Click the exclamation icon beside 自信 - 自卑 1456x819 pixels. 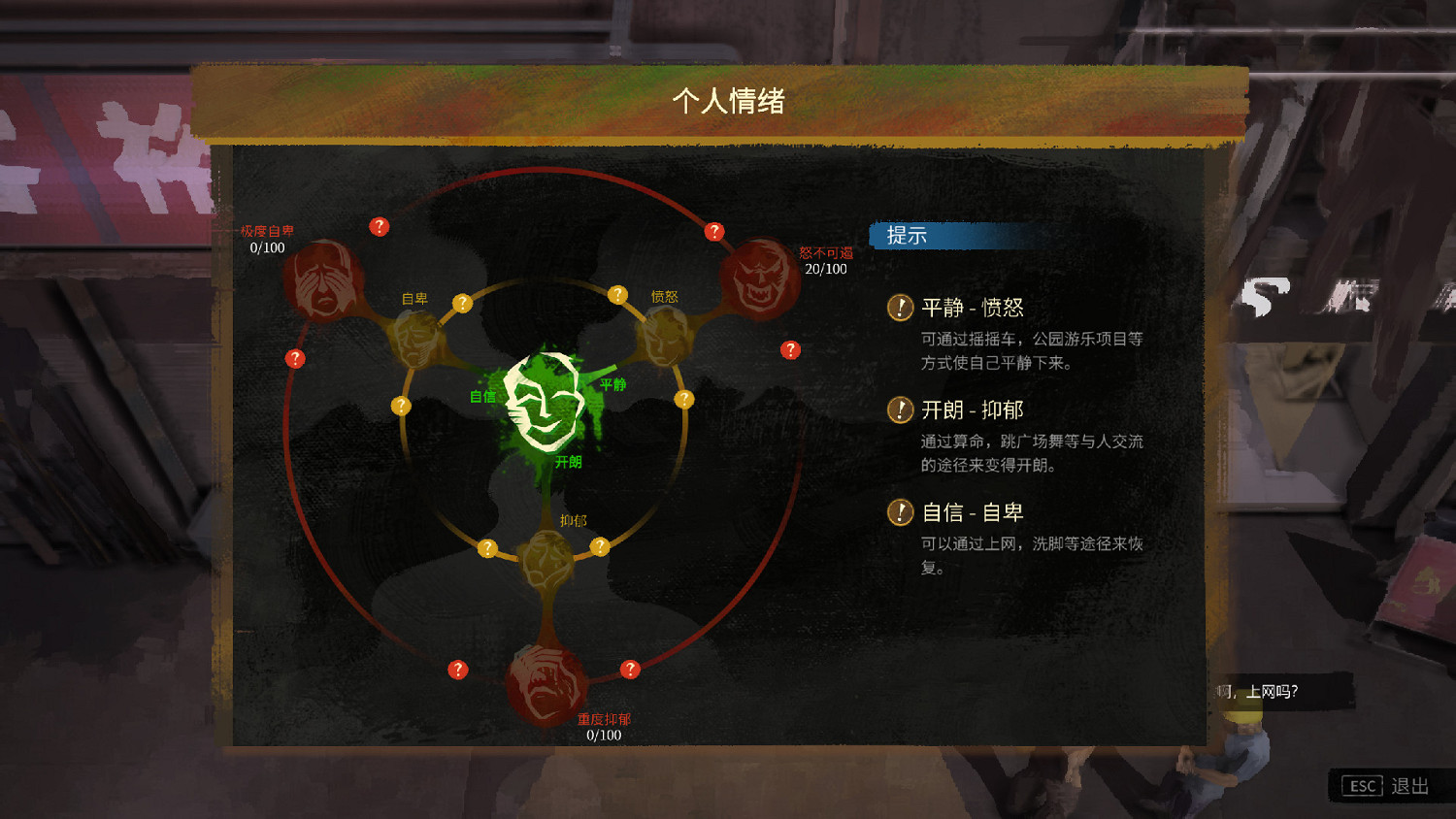pos(900,512)
